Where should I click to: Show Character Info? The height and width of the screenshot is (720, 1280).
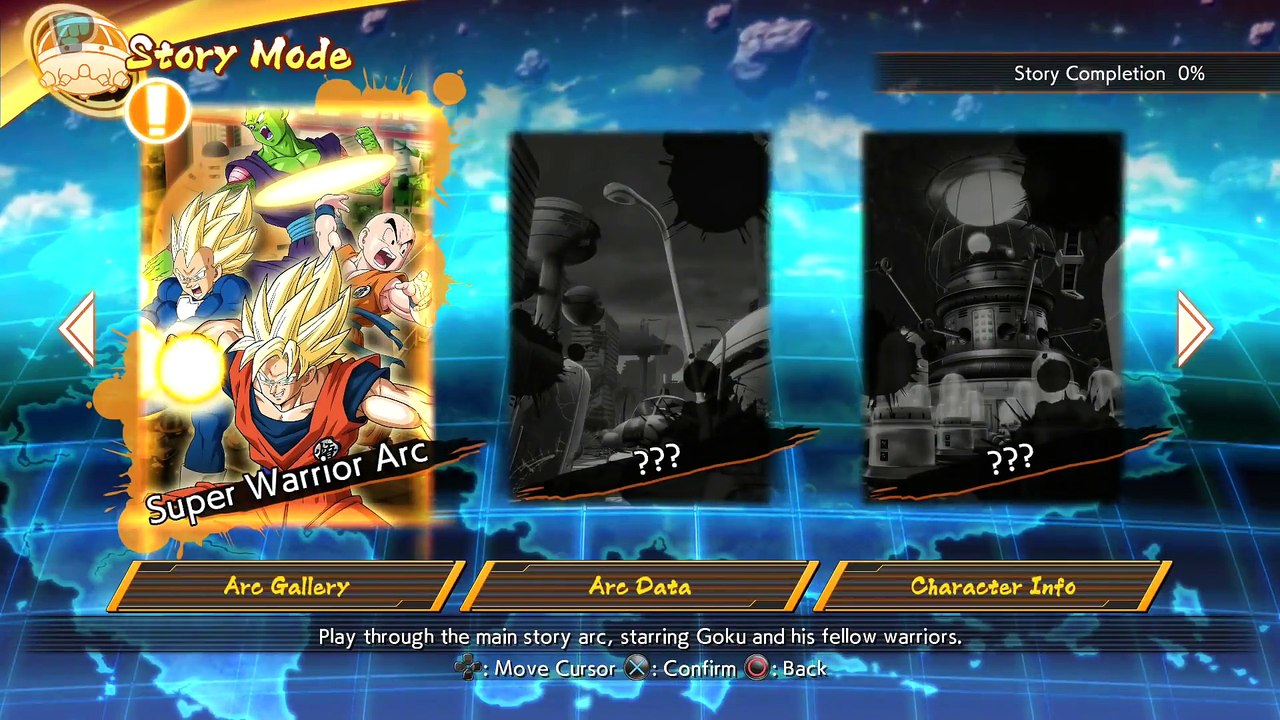[x=993, y=587]
